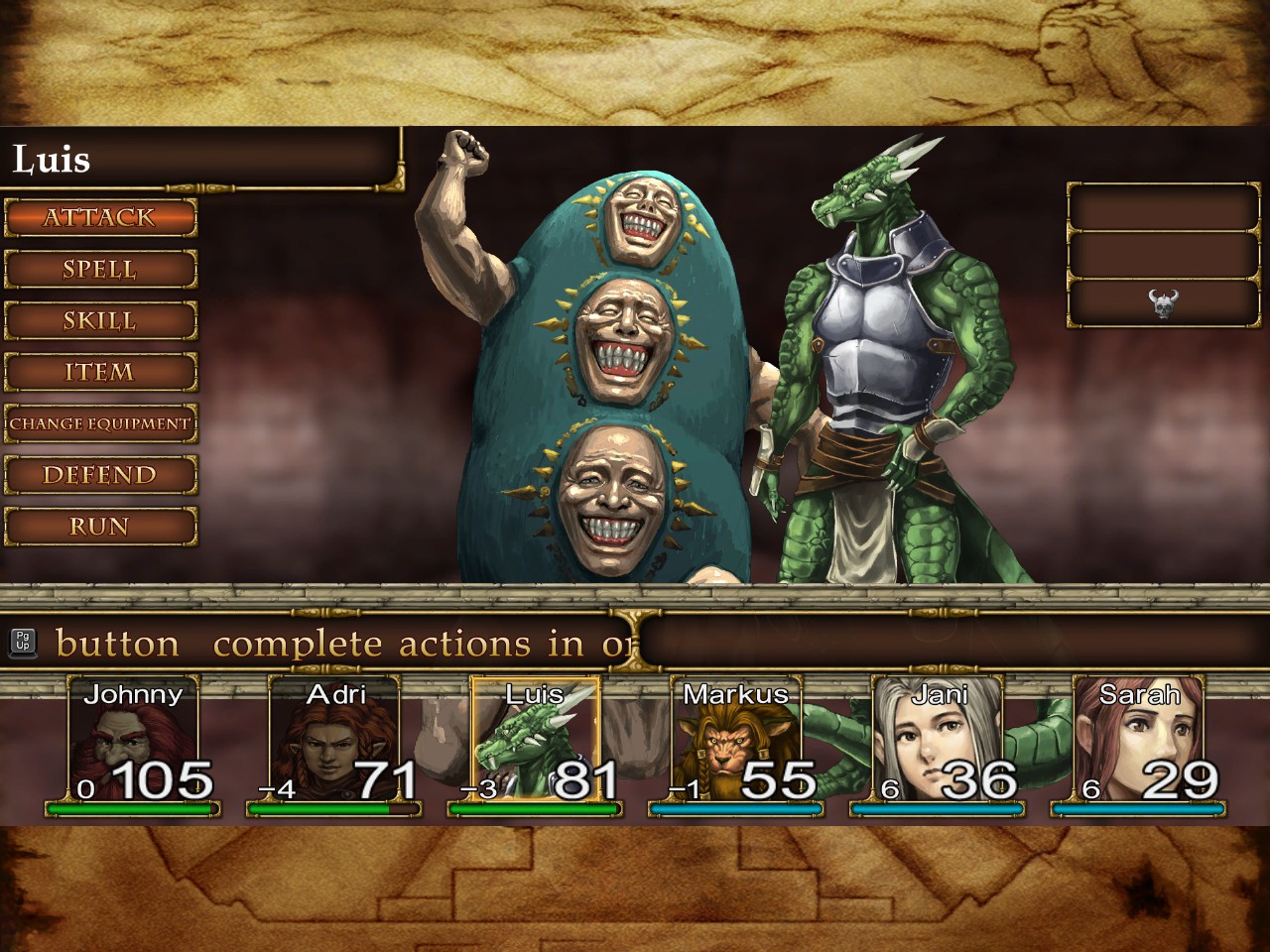The height and width of the screenshot is (952, 1270).
Task: Open the Spell menu
Action: [x=100, y=270]
